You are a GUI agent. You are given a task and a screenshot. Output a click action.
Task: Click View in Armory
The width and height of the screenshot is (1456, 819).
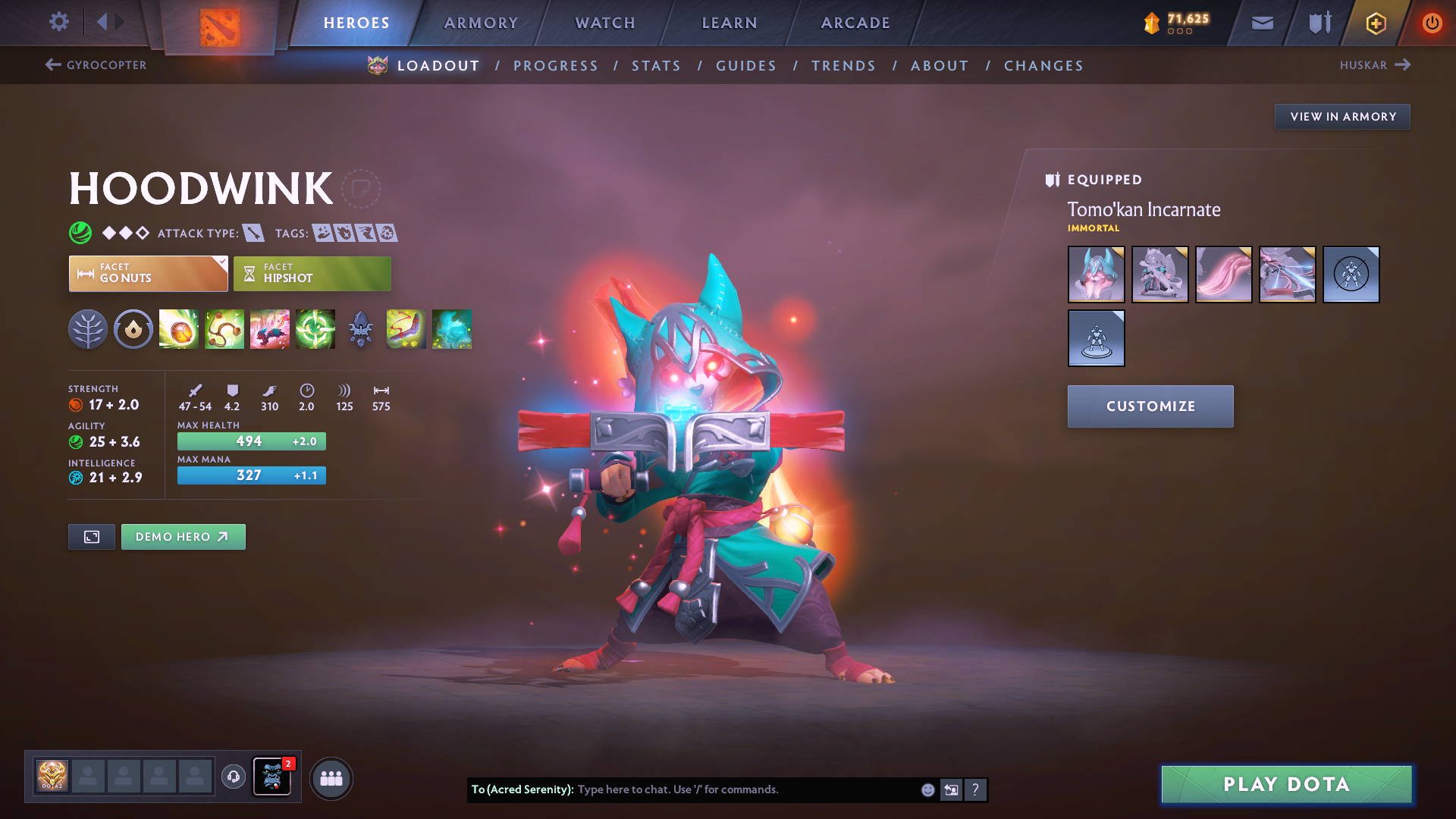click(1342, 117)
